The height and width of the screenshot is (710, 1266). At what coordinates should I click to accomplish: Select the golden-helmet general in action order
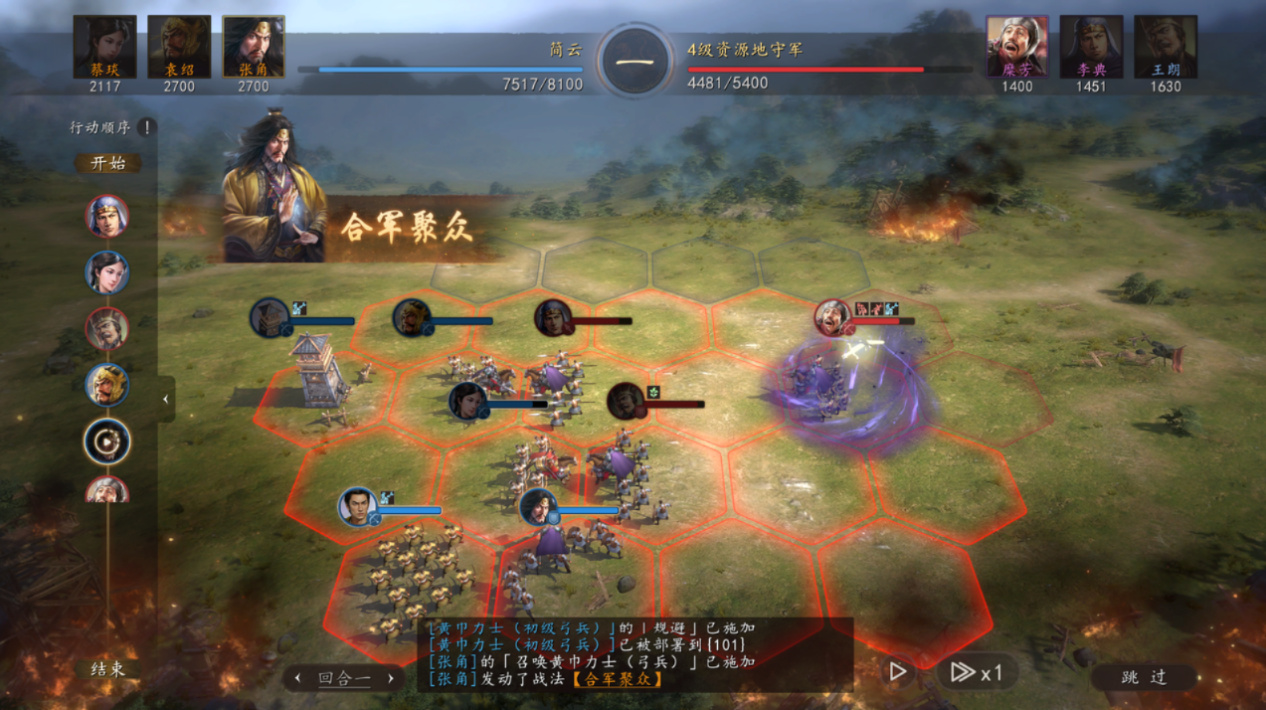pos(107,385)
